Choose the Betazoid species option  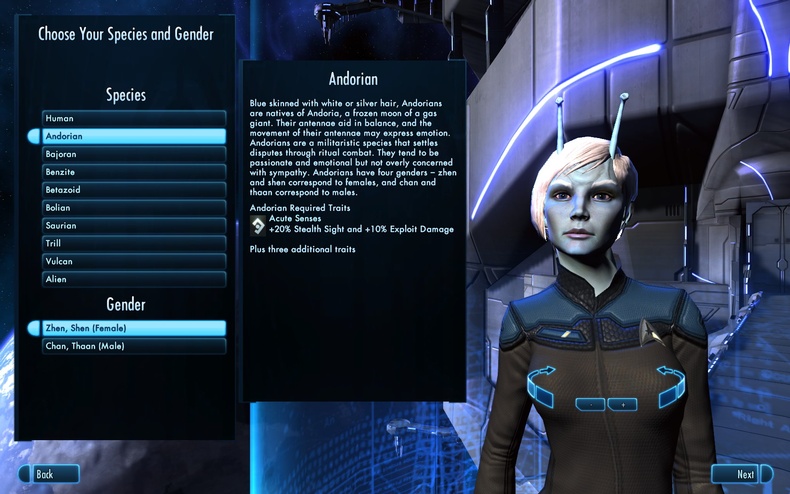133,190
